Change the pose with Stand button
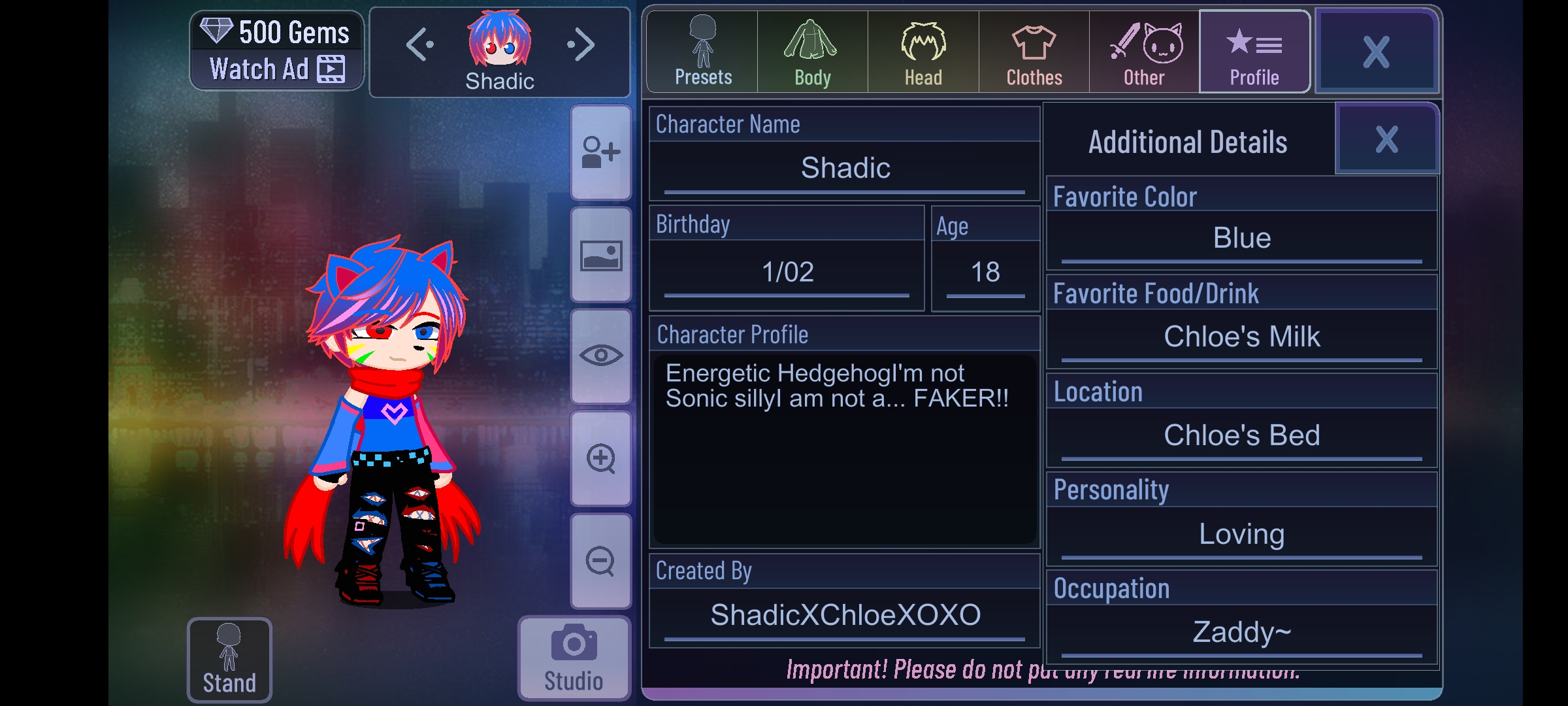Viewport: 1568px width, 706px height. (229, 659)
